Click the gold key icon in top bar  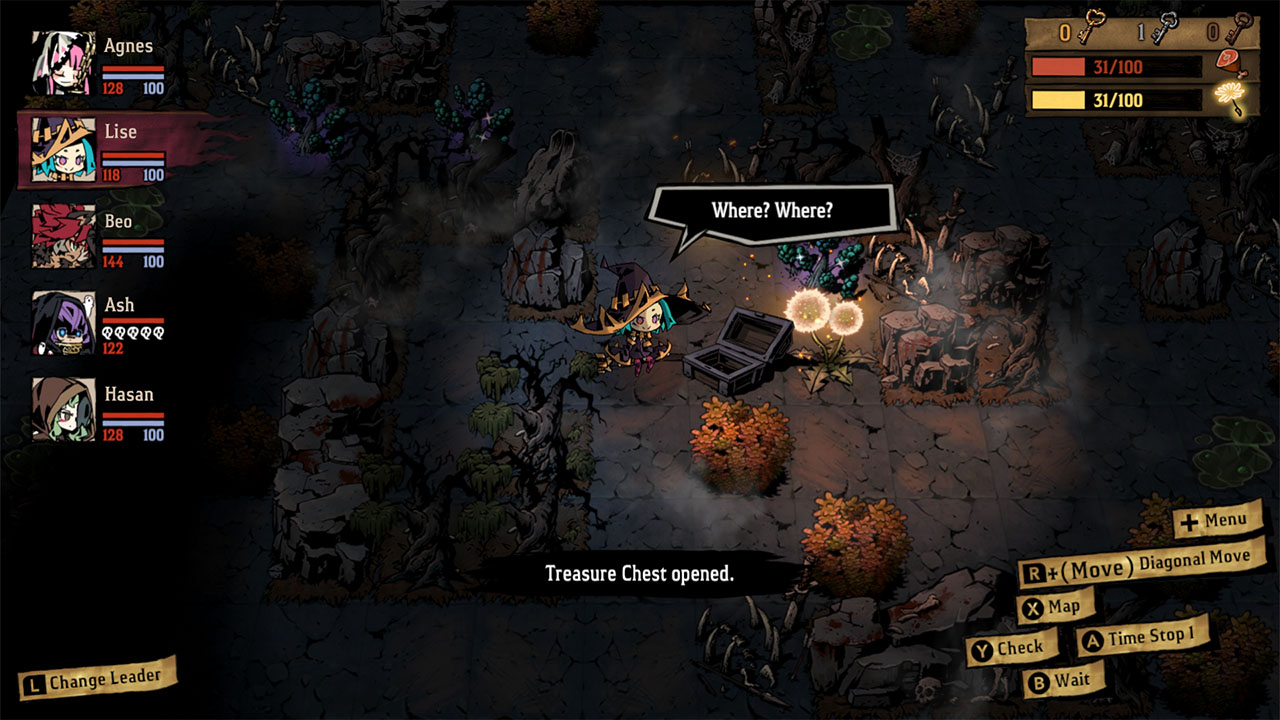[1091, 26]
